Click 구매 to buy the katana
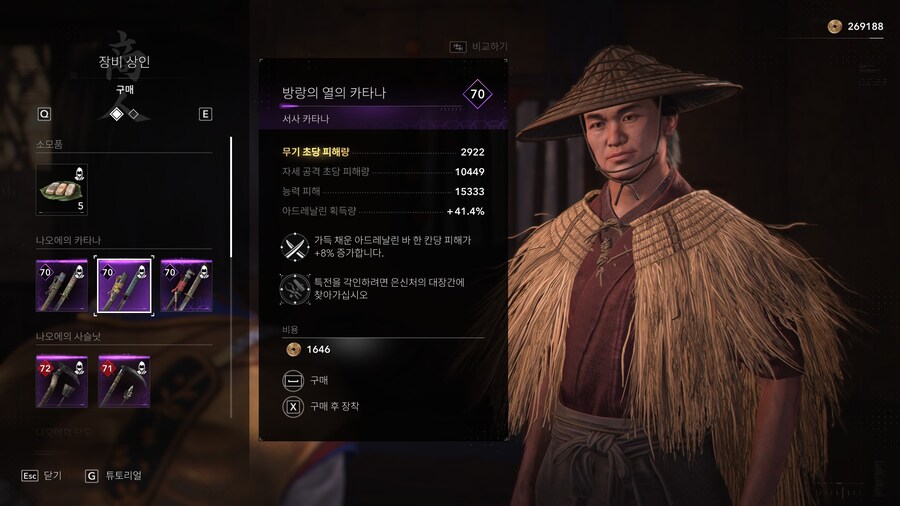Image resolution: width=900 pixels, height=506 pixels. coord(319,381)
